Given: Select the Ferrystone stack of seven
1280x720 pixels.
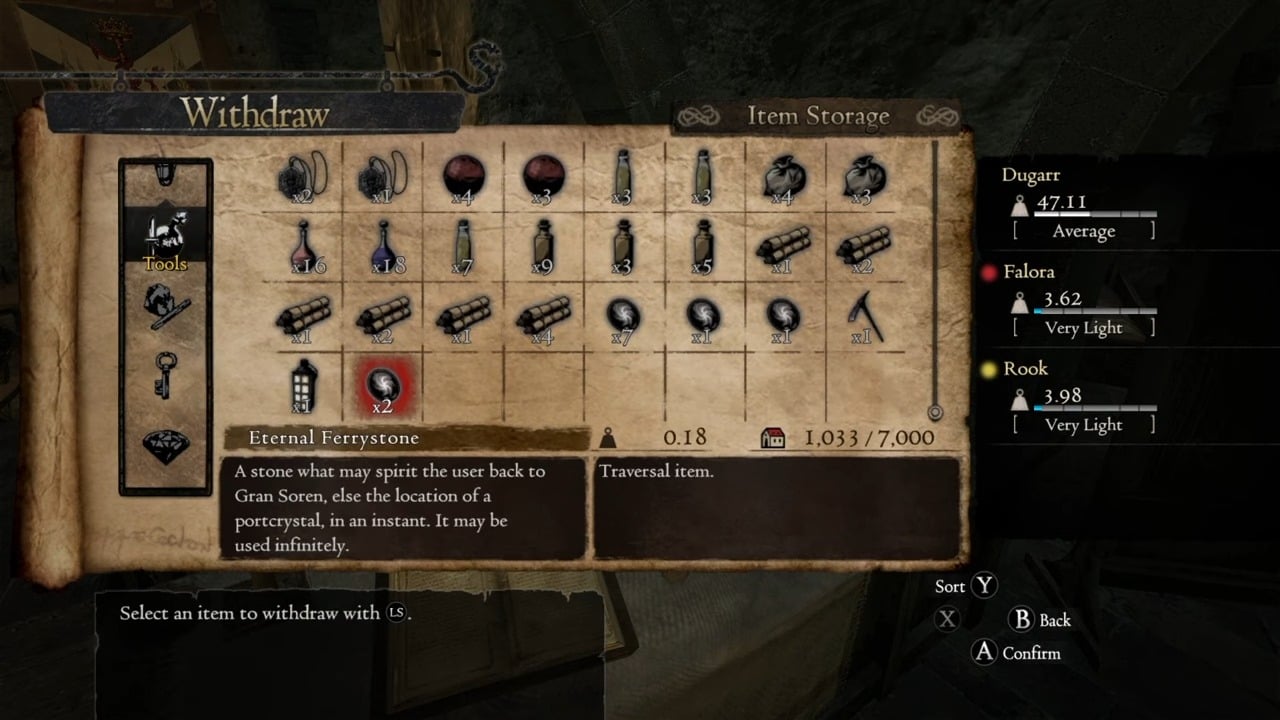Looking at the screenshot, I should pos(621,317).
